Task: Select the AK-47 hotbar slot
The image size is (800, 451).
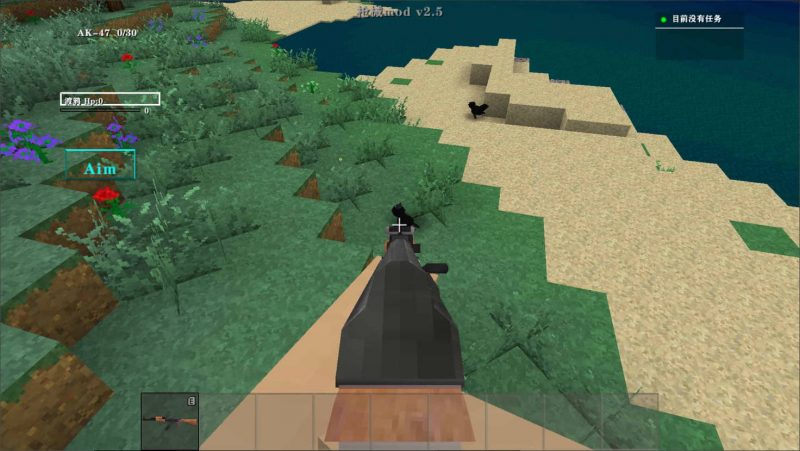Action: pyautogui.click(x=170, y=420)
